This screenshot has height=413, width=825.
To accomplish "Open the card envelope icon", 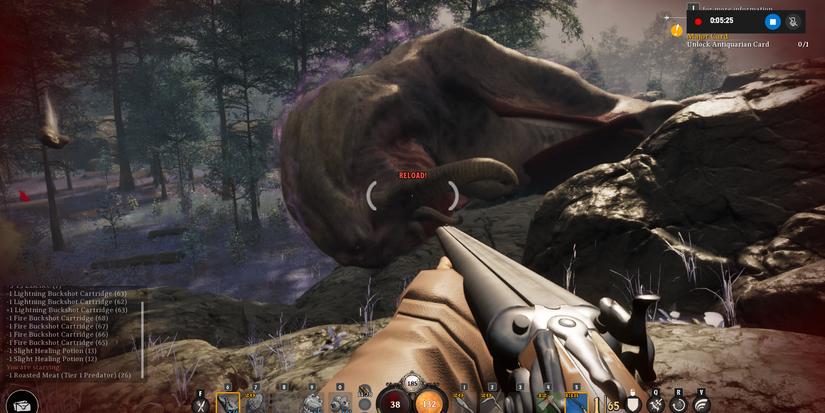I will 22,404.
